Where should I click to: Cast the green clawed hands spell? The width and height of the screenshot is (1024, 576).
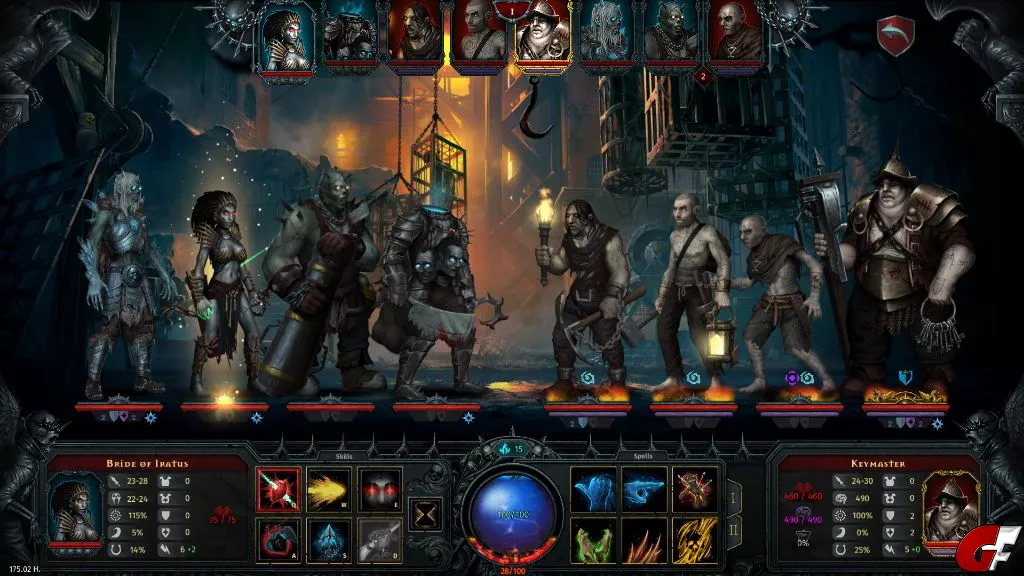593,540
